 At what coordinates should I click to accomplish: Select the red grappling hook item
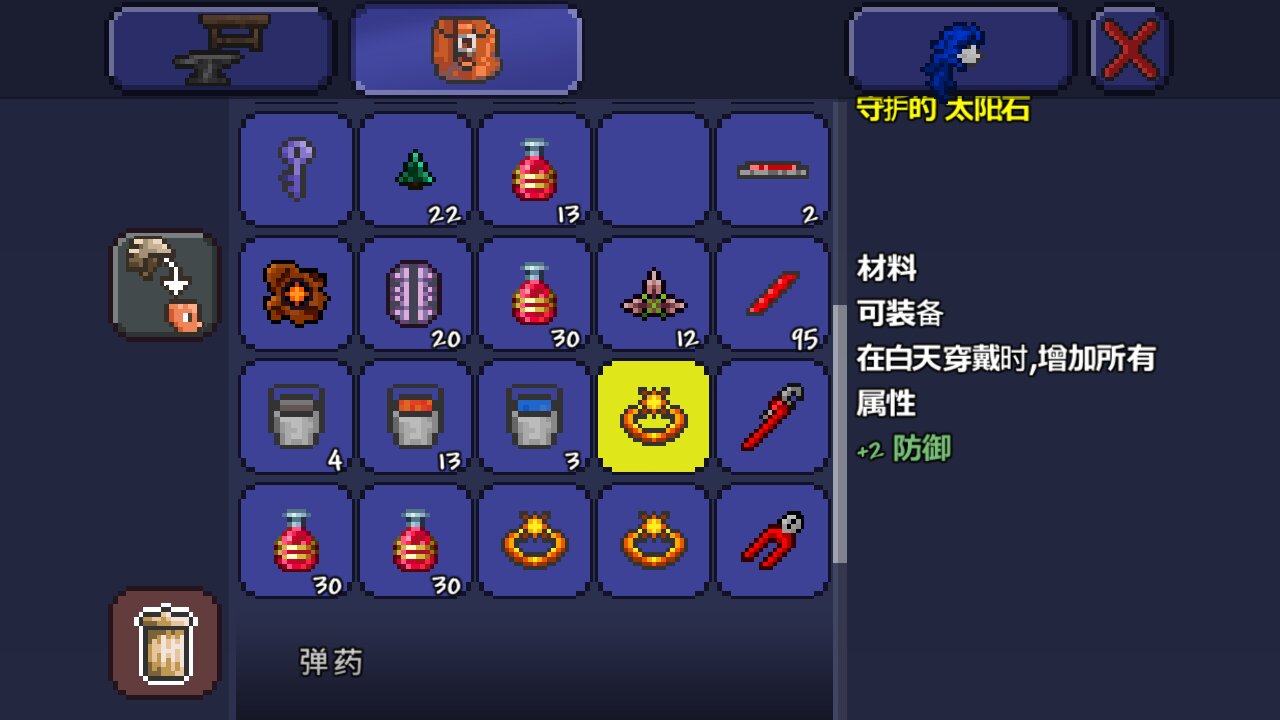(773, 540)
